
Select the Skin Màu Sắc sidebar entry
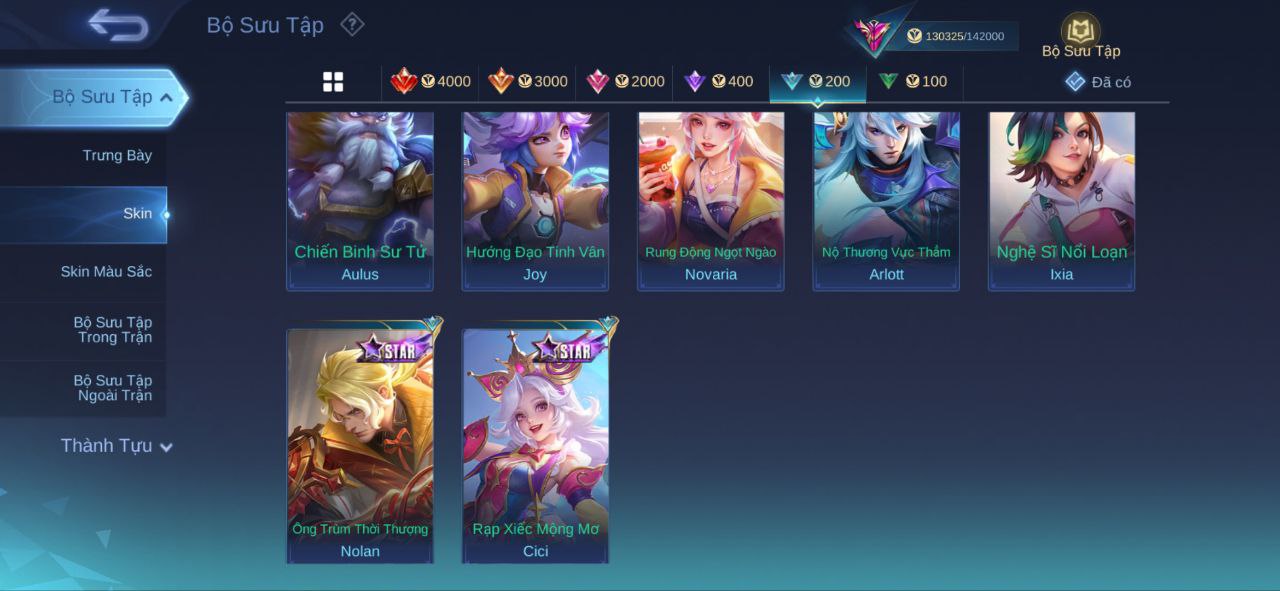click(106, 272)
